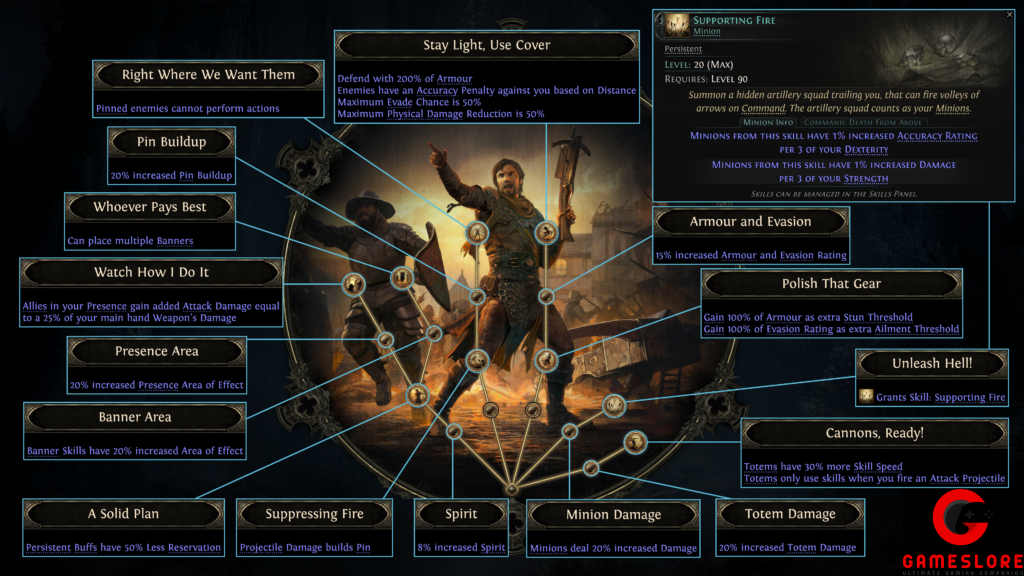Image resolution: width=1024 pixels, height=576 pixels.
Task: Select the A Solid Plan tree node
Action: click(417, 396)
